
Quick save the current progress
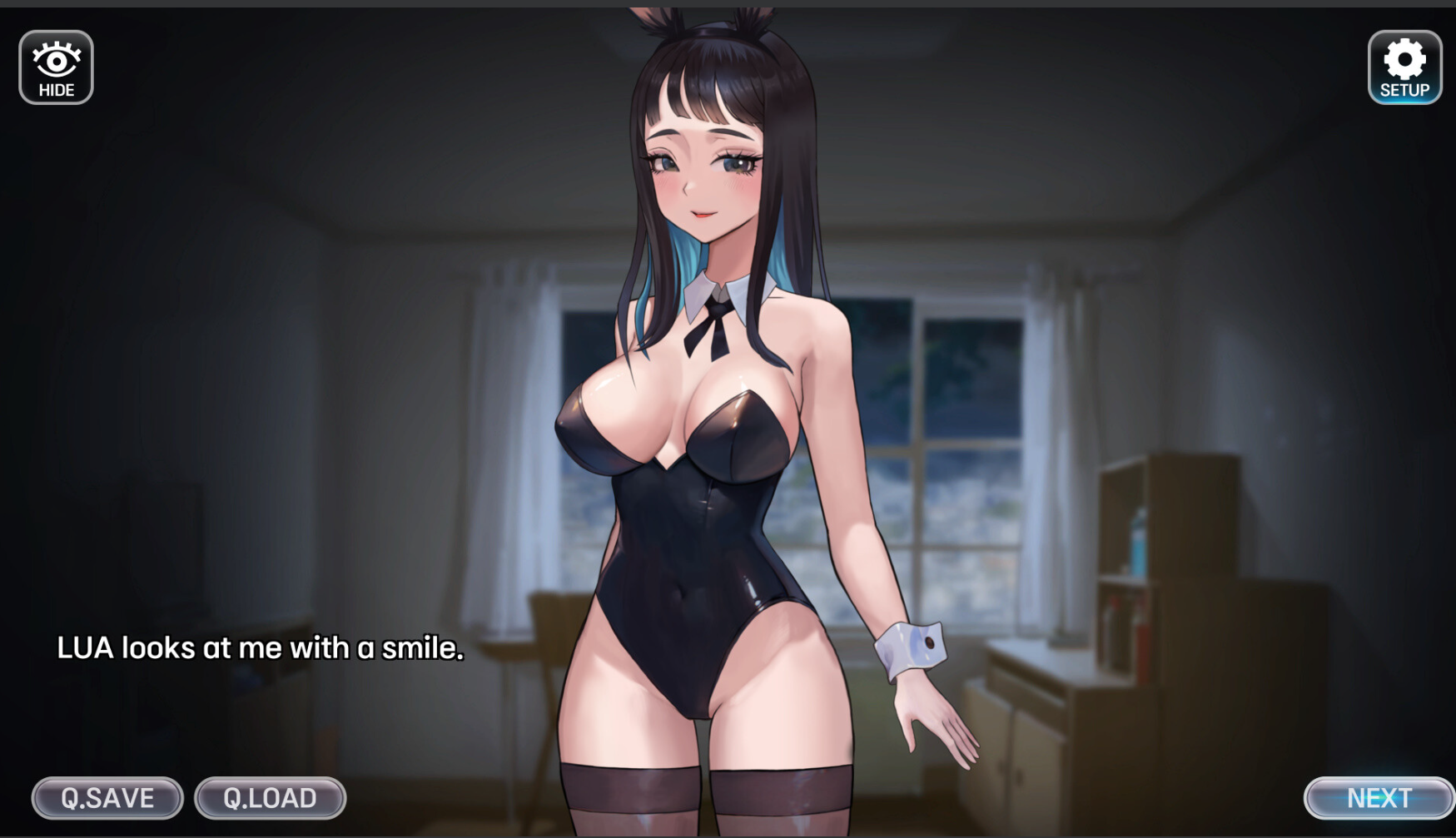click(x=106, y=798)
